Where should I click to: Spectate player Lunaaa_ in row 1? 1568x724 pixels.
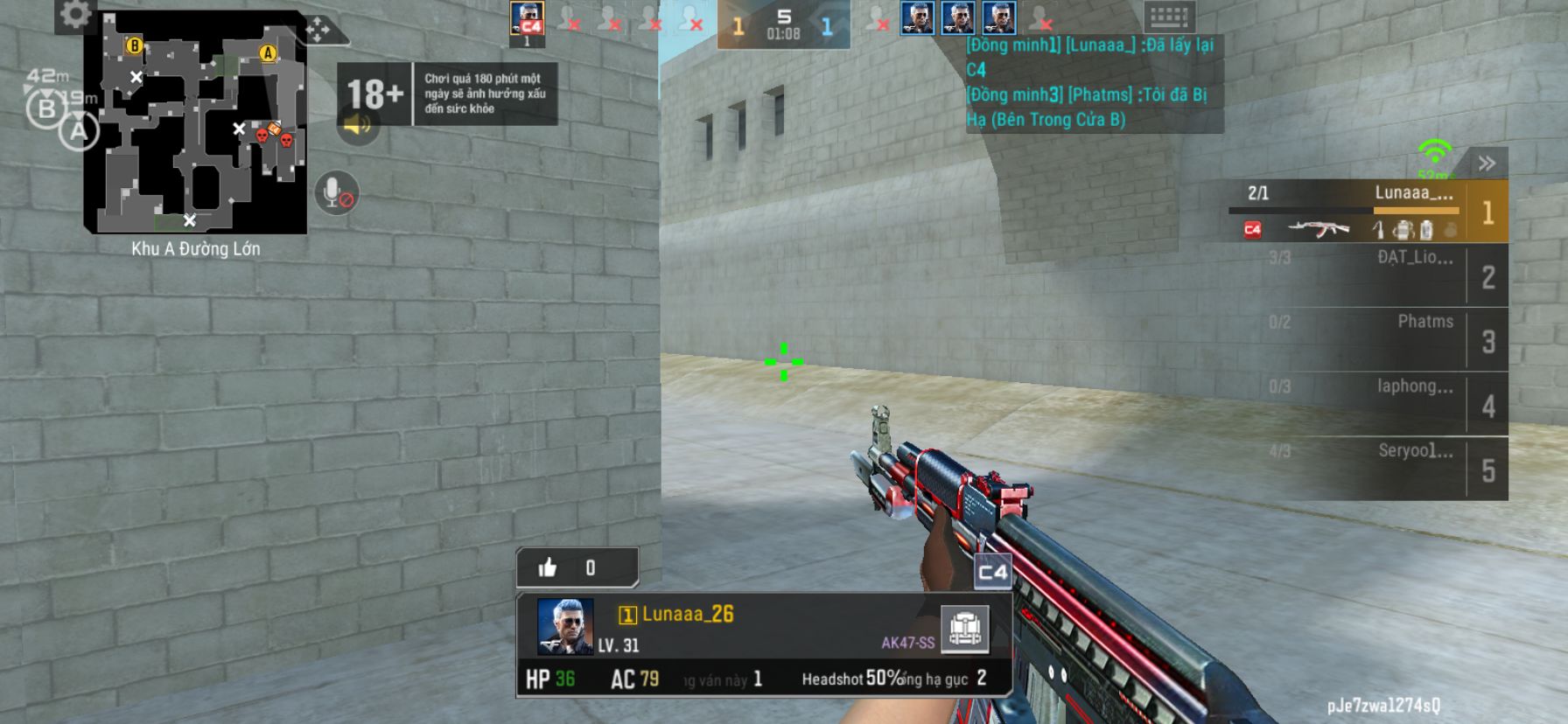(1368, 212)
